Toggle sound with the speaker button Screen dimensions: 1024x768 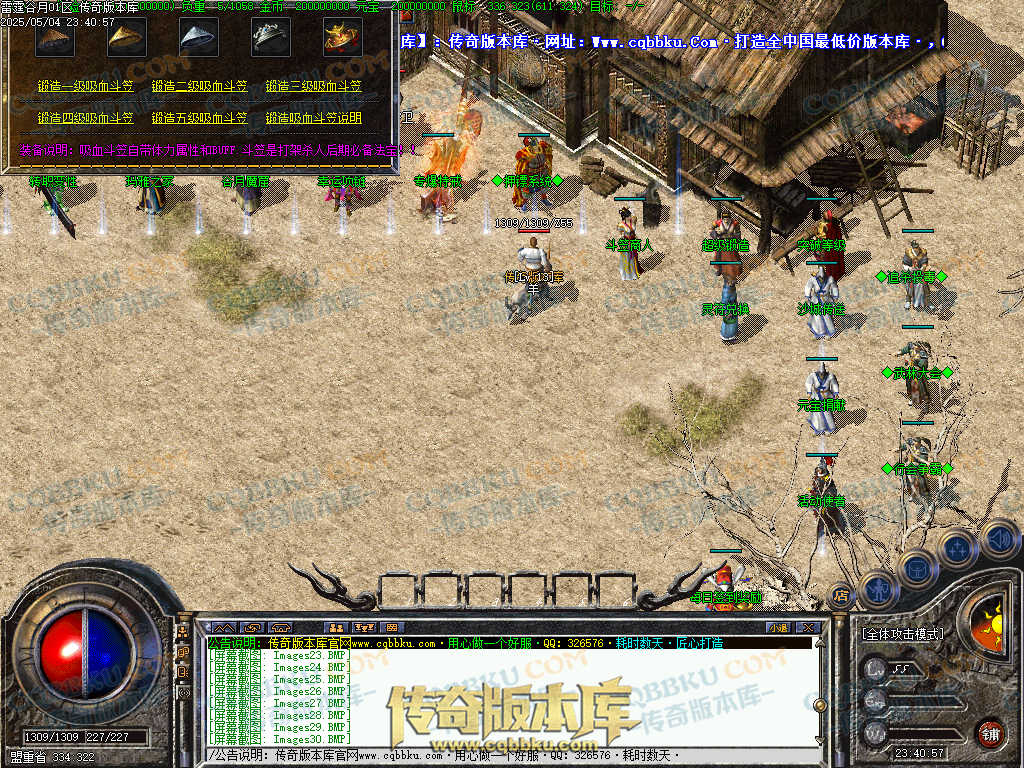pos(998,538)
